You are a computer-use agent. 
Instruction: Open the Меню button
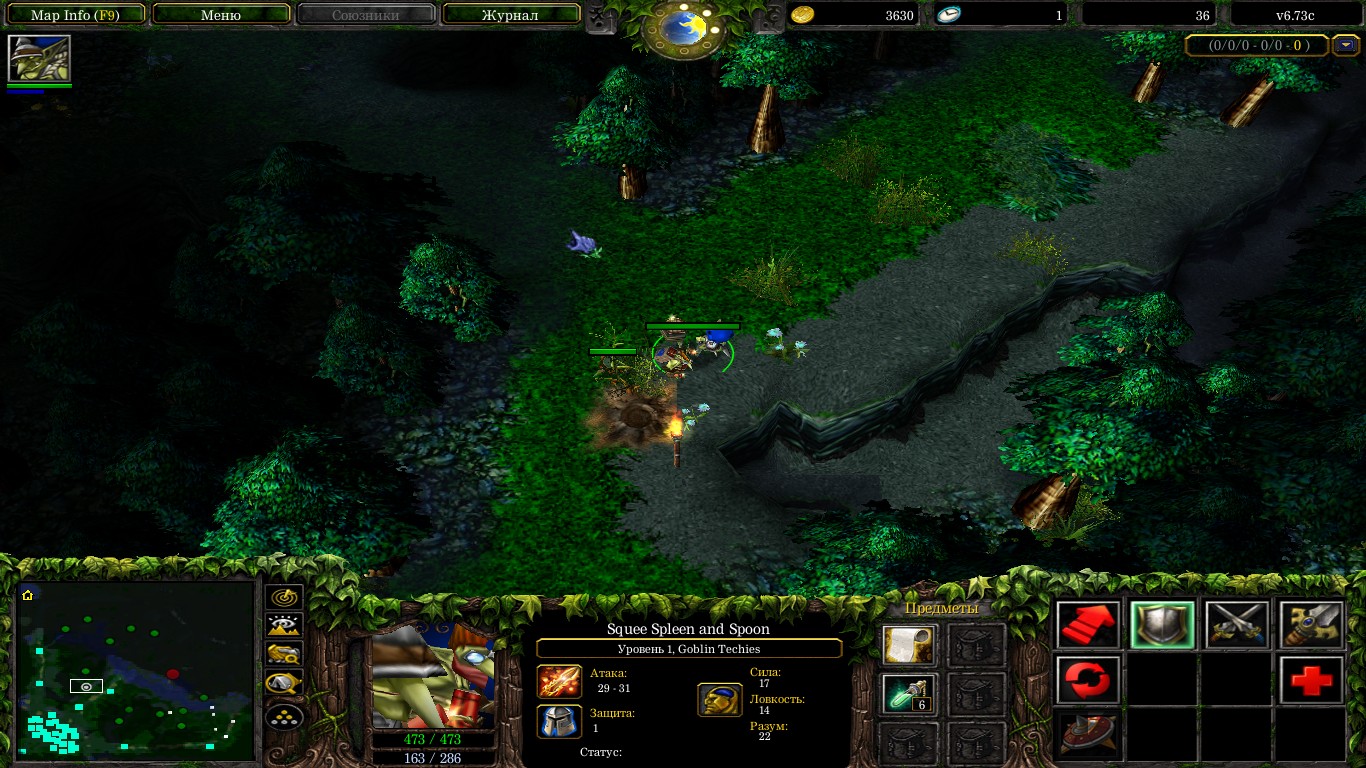coord(221,15)
